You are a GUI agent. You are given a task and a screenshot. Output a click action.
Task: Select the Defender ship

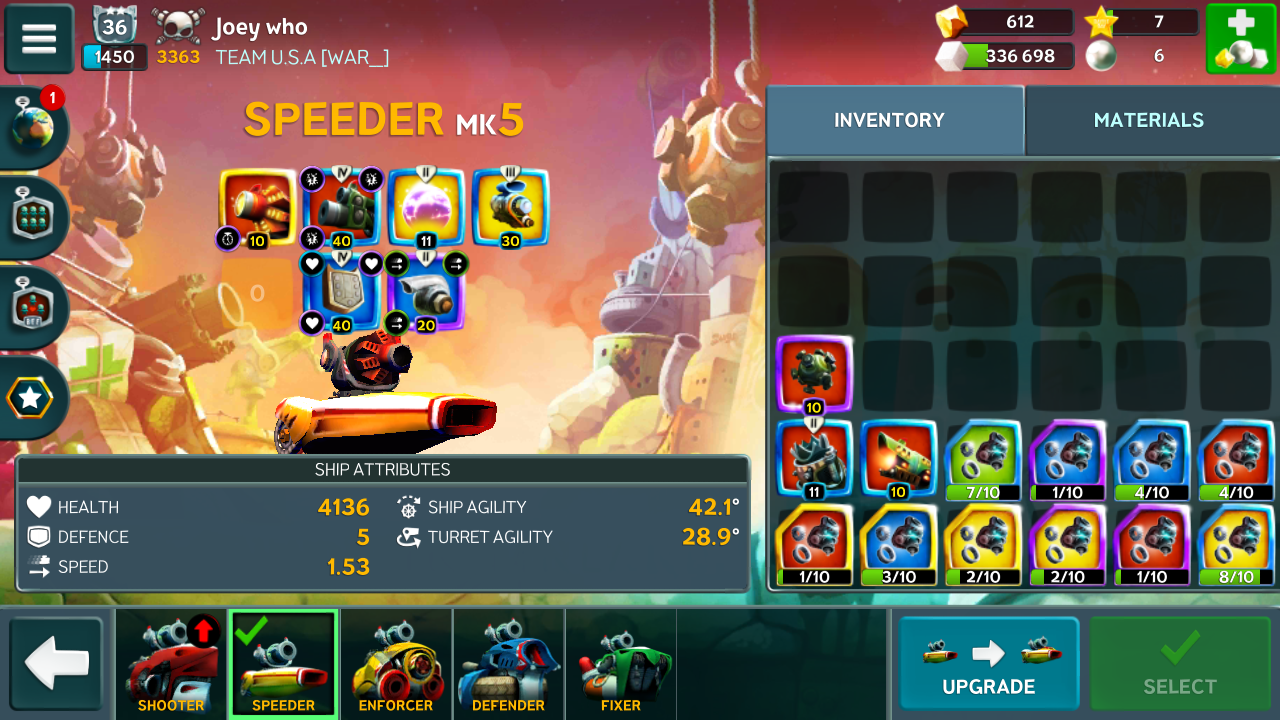coord(508,663)
